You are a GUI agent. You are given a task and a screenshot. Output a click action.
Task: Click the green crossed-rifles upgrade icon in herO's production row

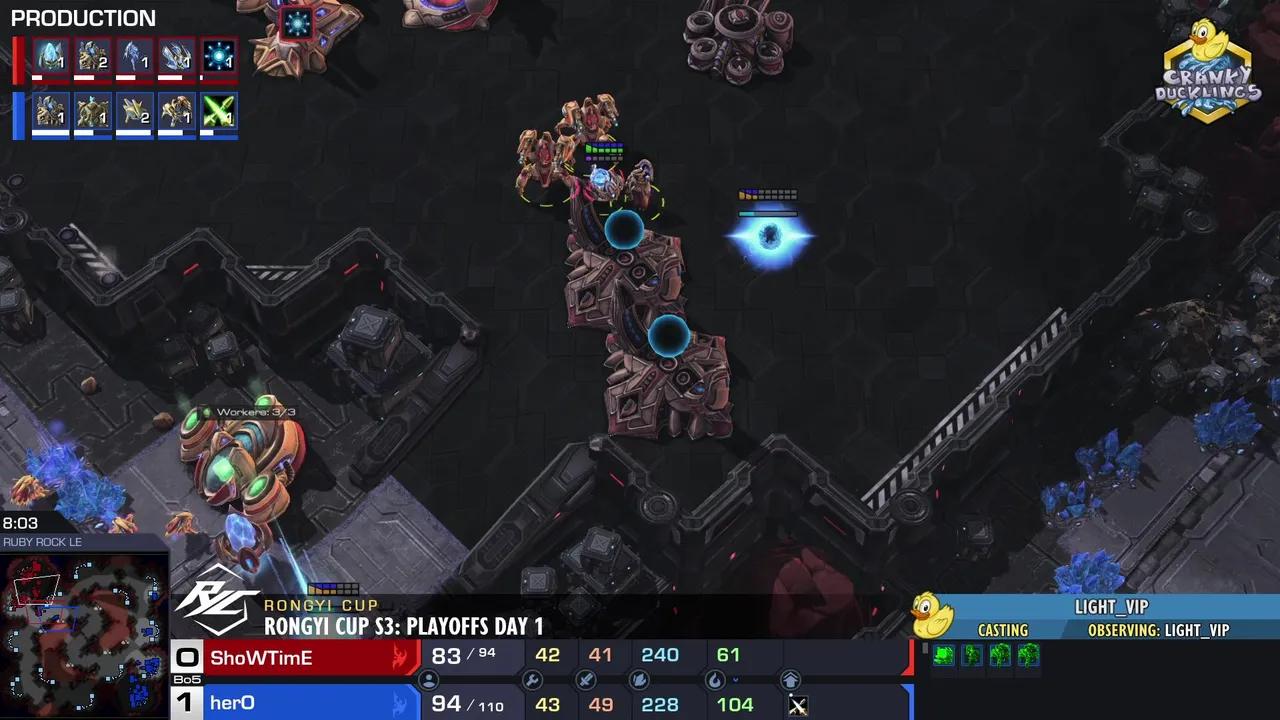click(x=219, y=114)
